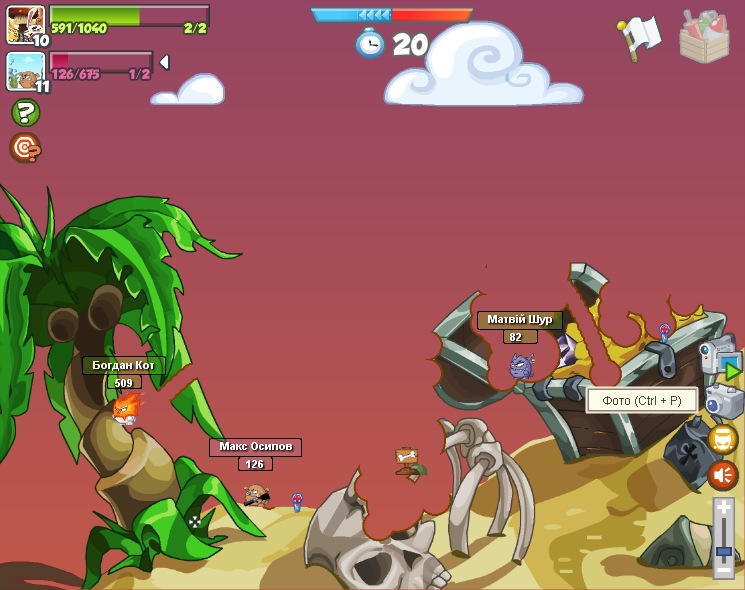Take a photo with the camera icon
Screen dimensions: 745x590
[x=724, y=402]
